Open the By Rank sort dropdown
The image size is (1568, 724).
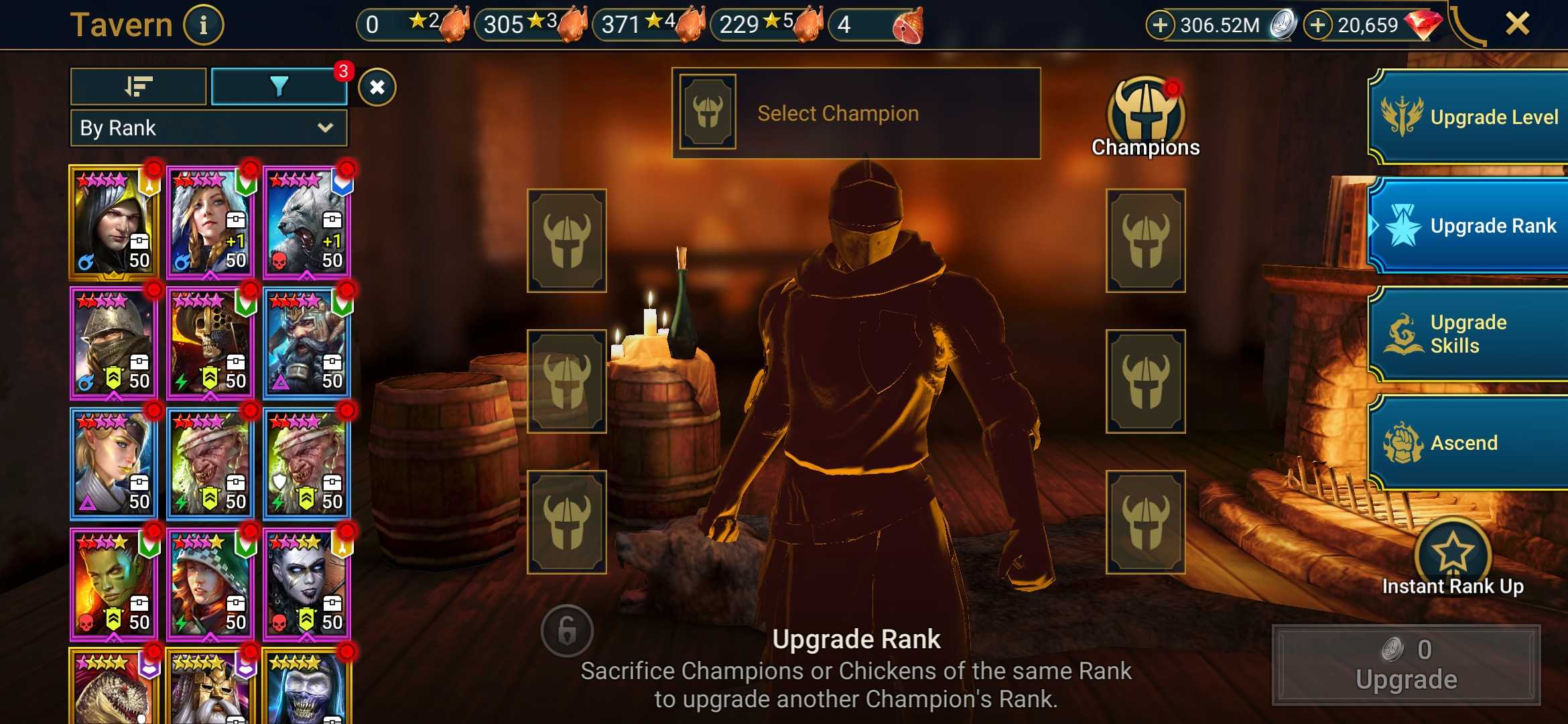[x=208, y=128]
